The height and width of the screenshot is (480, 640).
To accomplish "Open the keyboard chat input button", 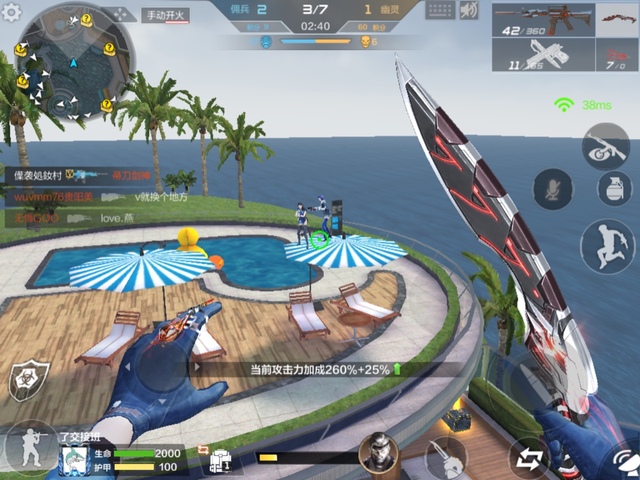I will 438,10.
